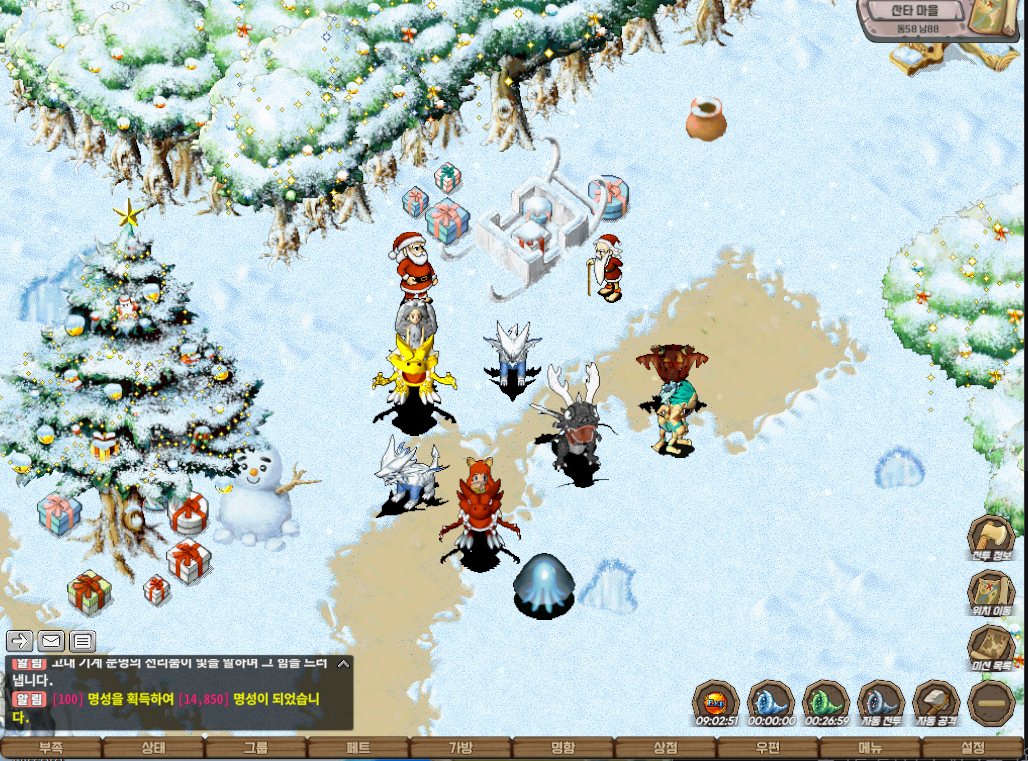Open the 상점 (shop) menu
The width and height of the screenshot is (1028, 761).
665,748
